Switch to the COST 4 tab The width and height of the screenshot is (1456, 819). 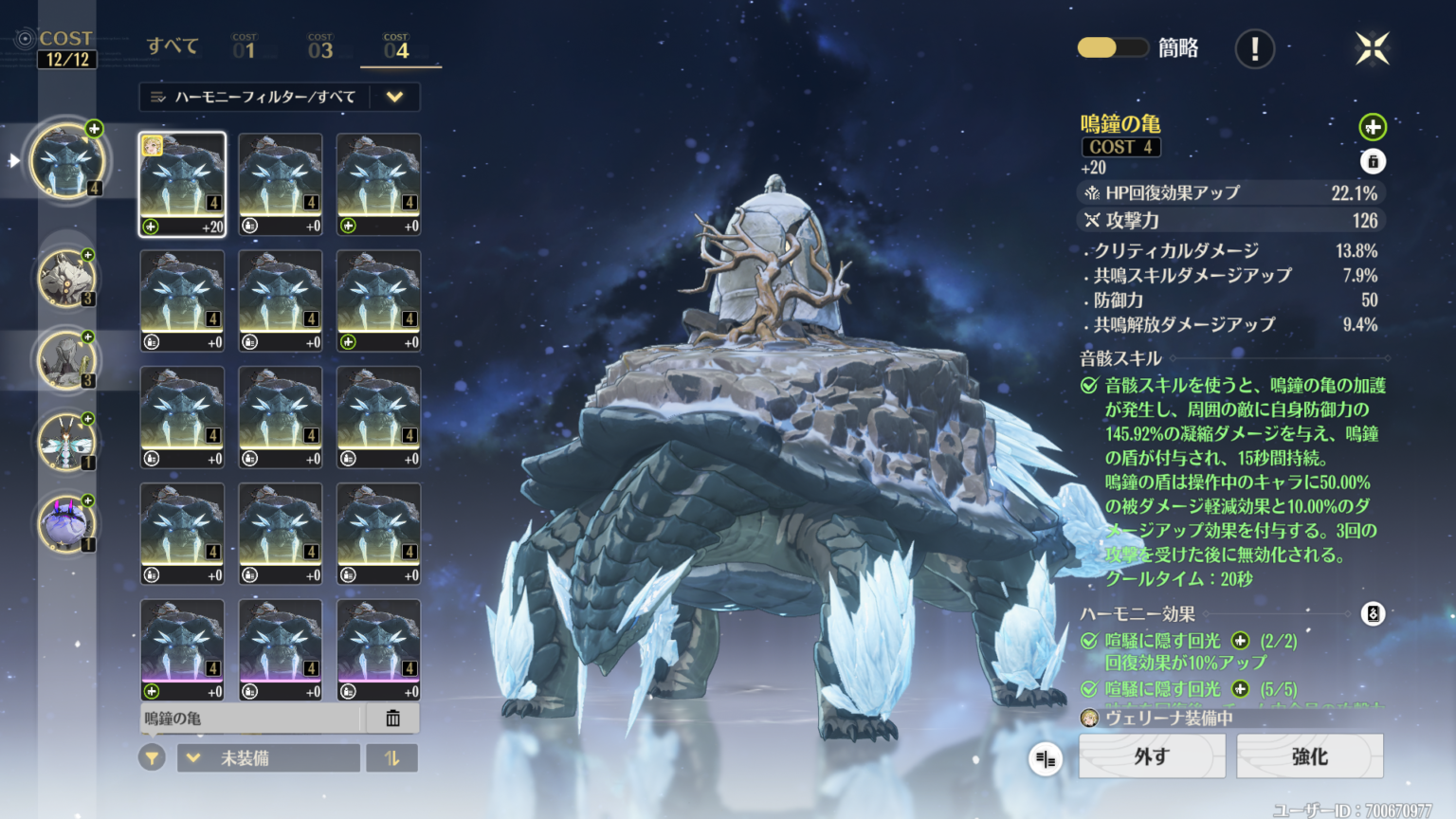coord(396,47)
